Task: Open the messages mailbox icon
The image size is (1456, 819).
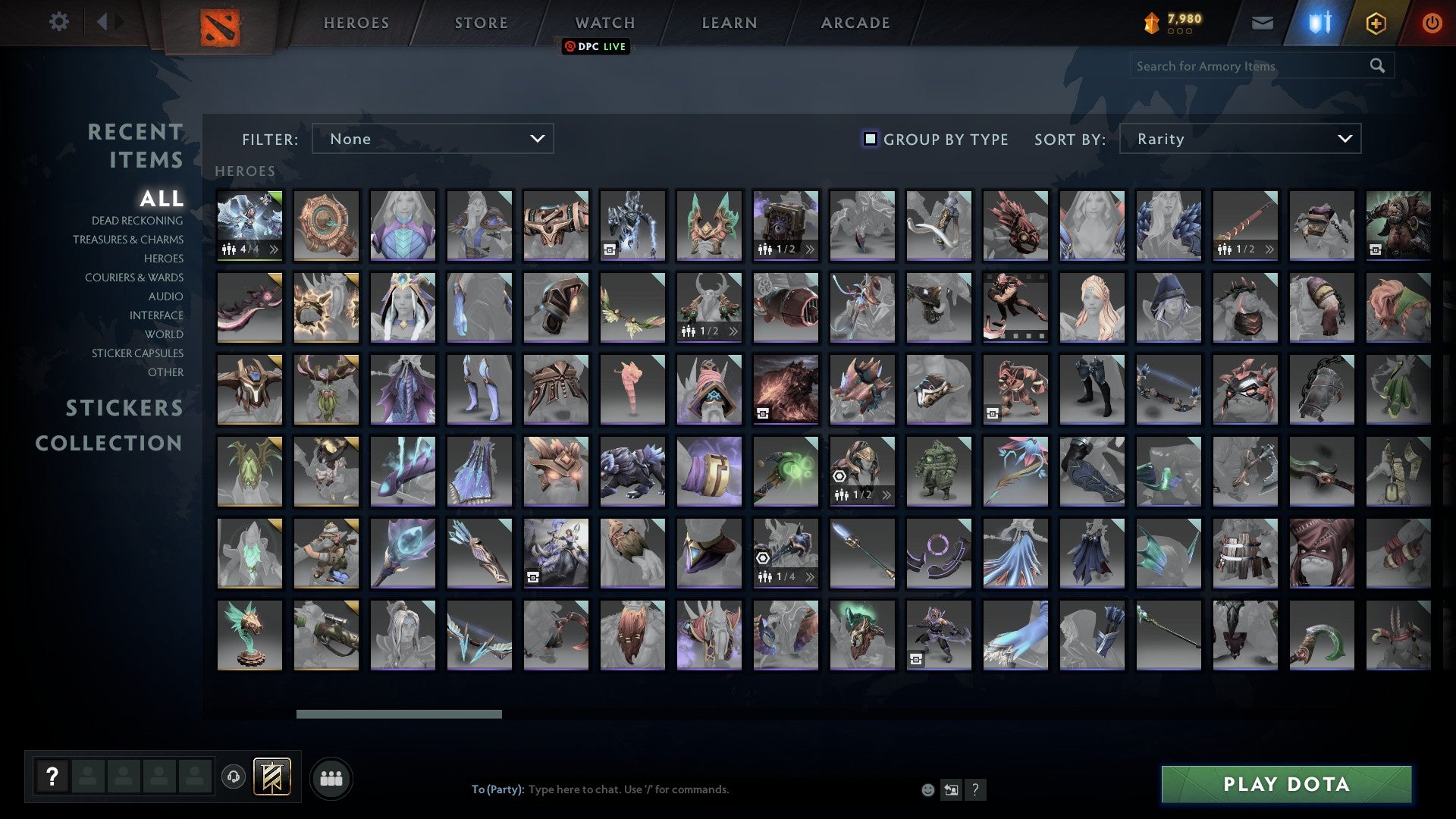Action: [1261, 23]
